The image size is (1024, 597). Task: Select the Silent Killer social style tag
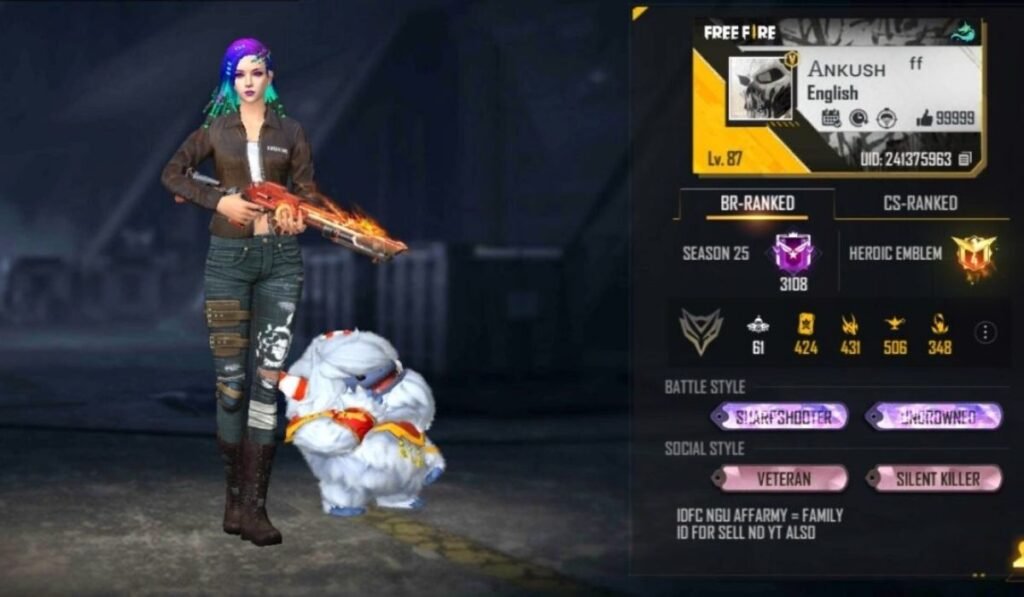point(936,479)
